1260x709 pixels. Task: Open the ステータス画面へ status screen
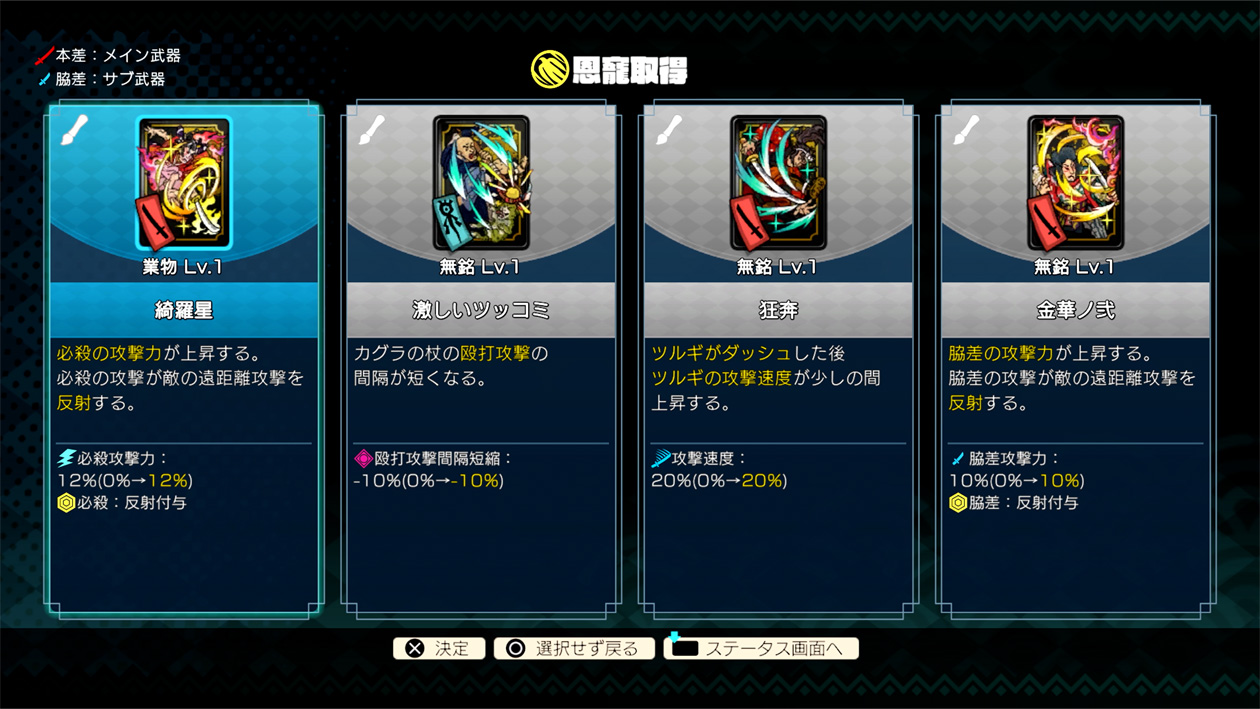pos(761,648)
